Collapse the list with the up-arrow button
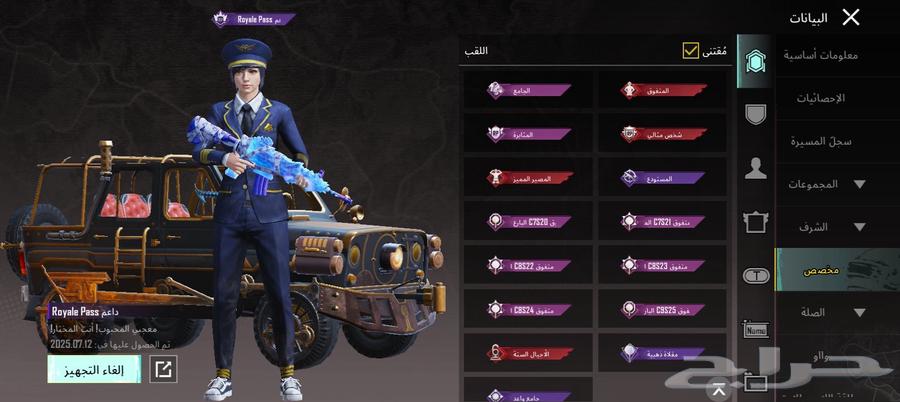900x402 pixels. (x=719, y=387)
